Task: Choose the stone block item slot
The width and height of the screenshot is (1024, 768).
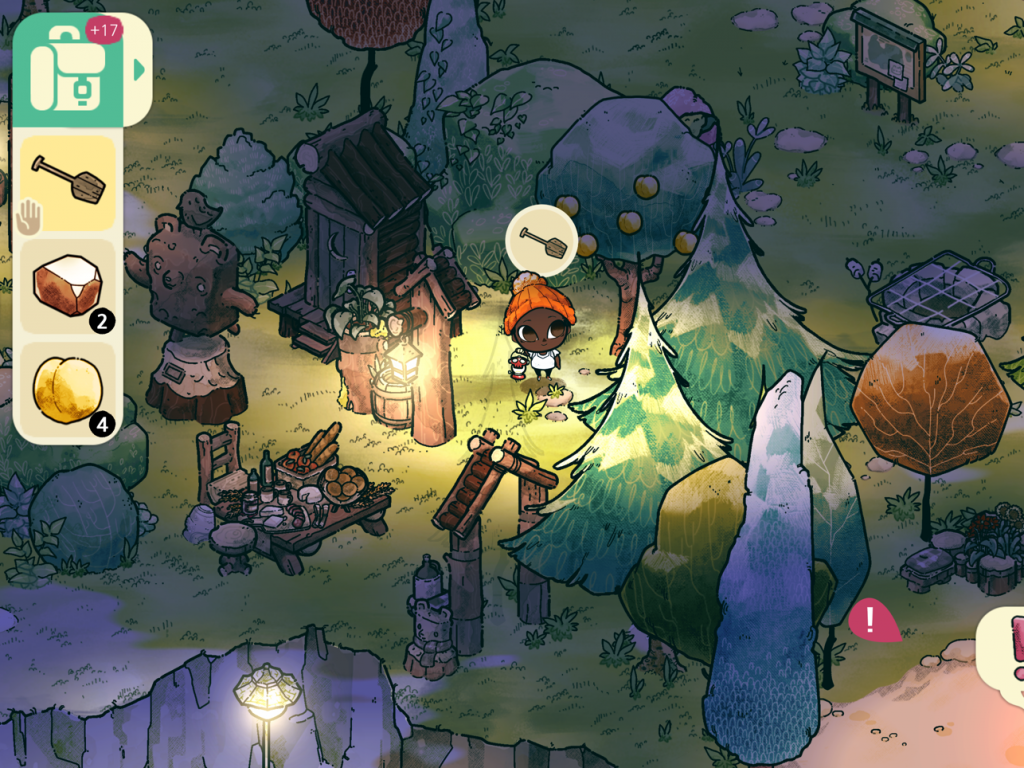Action: pyautogui.click(x=68, y=285)
